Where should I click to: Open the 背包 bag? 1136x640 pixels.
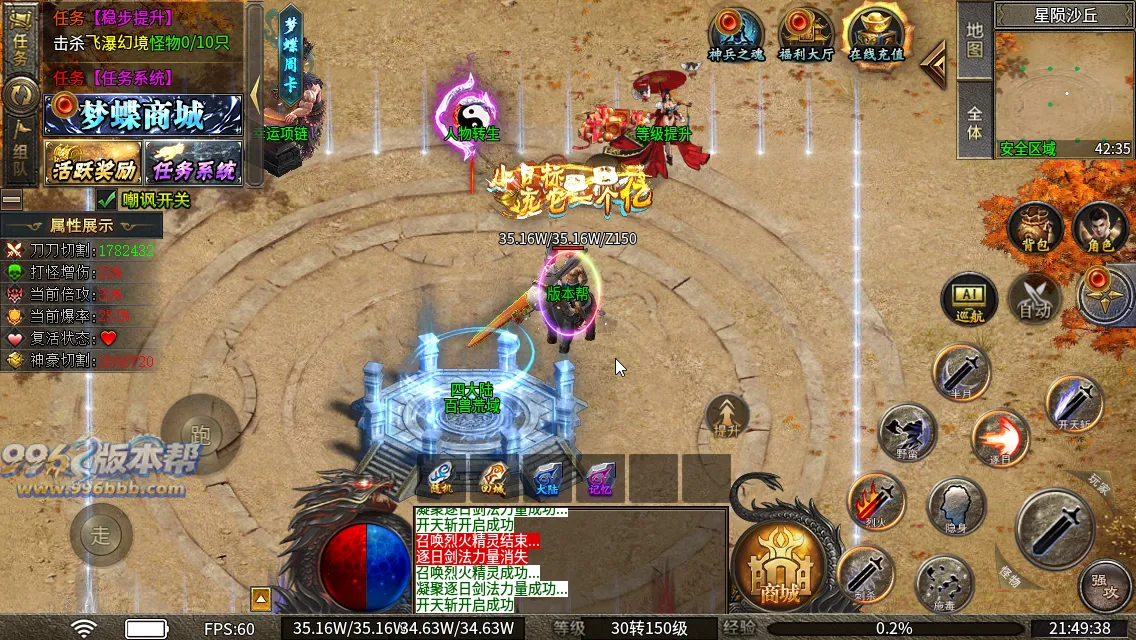1034,229
